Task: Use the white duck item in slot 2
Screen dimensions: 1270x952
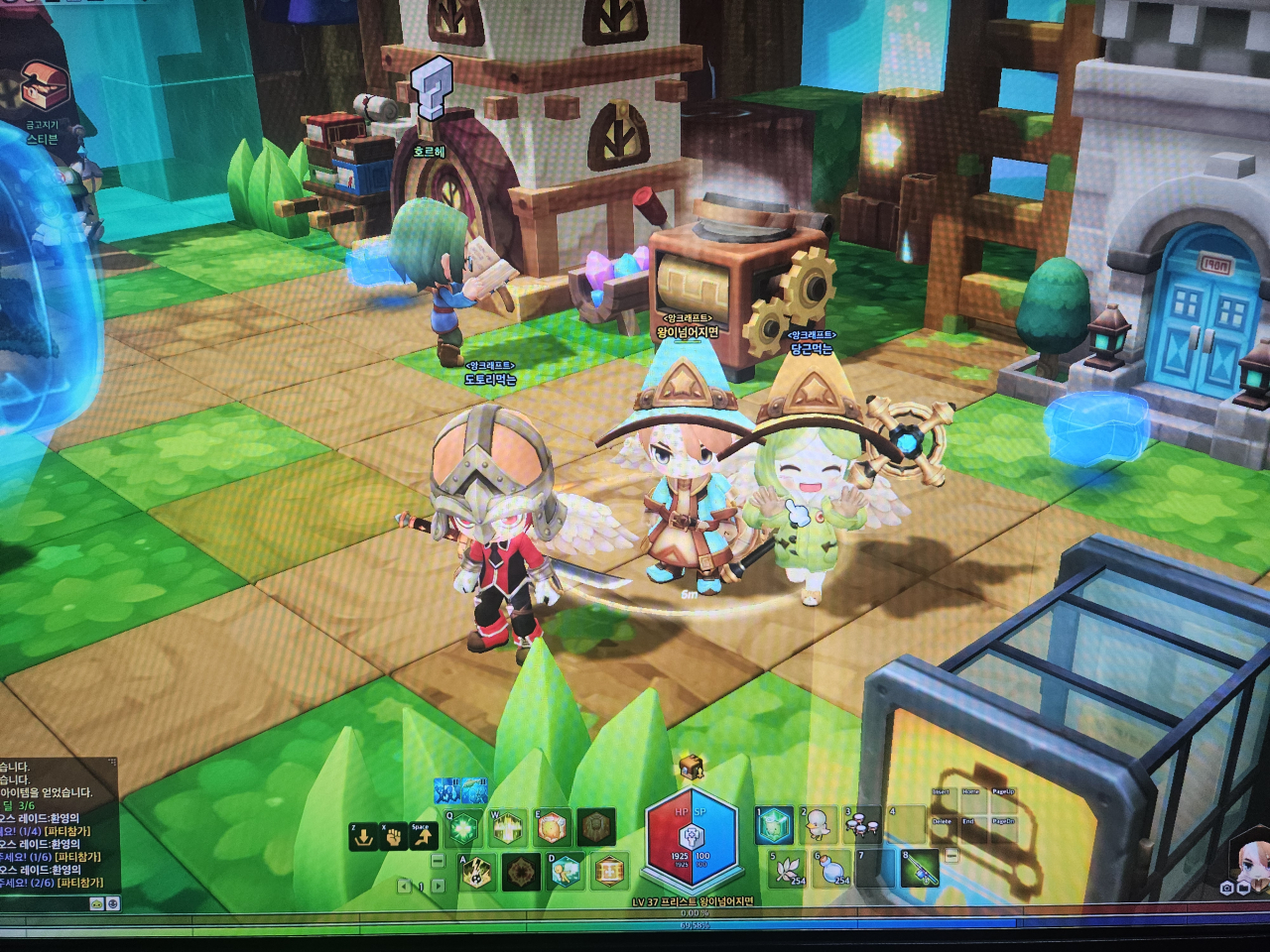Action: [818, 825]
